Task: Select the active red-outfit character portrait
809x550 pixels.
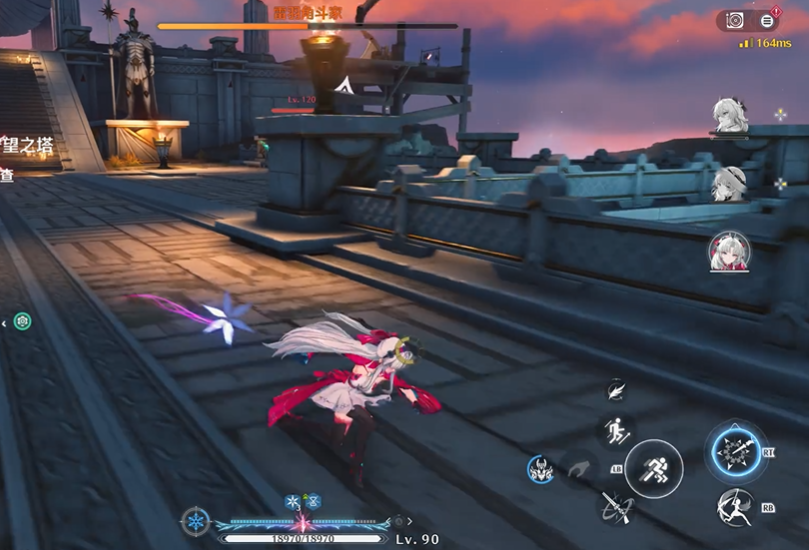Action: (729, 251)
